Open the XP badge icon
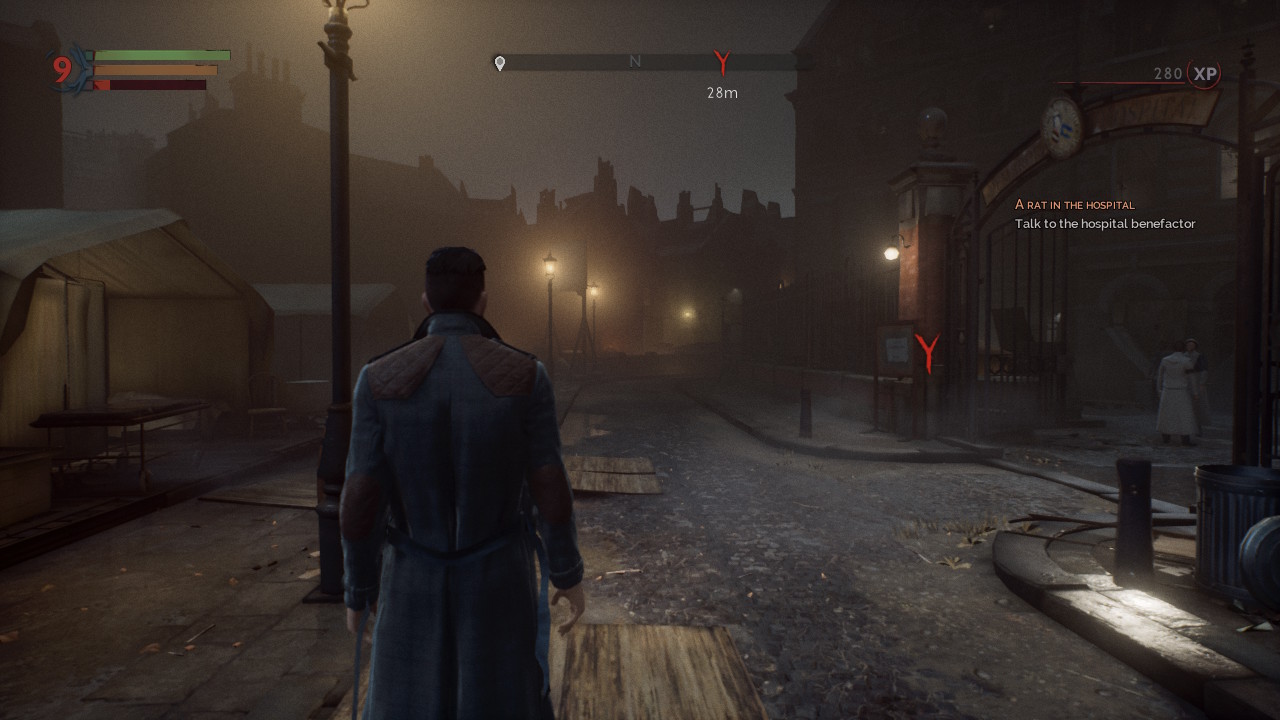This screenshot has height=720, width=1280. pos(1205,74)
